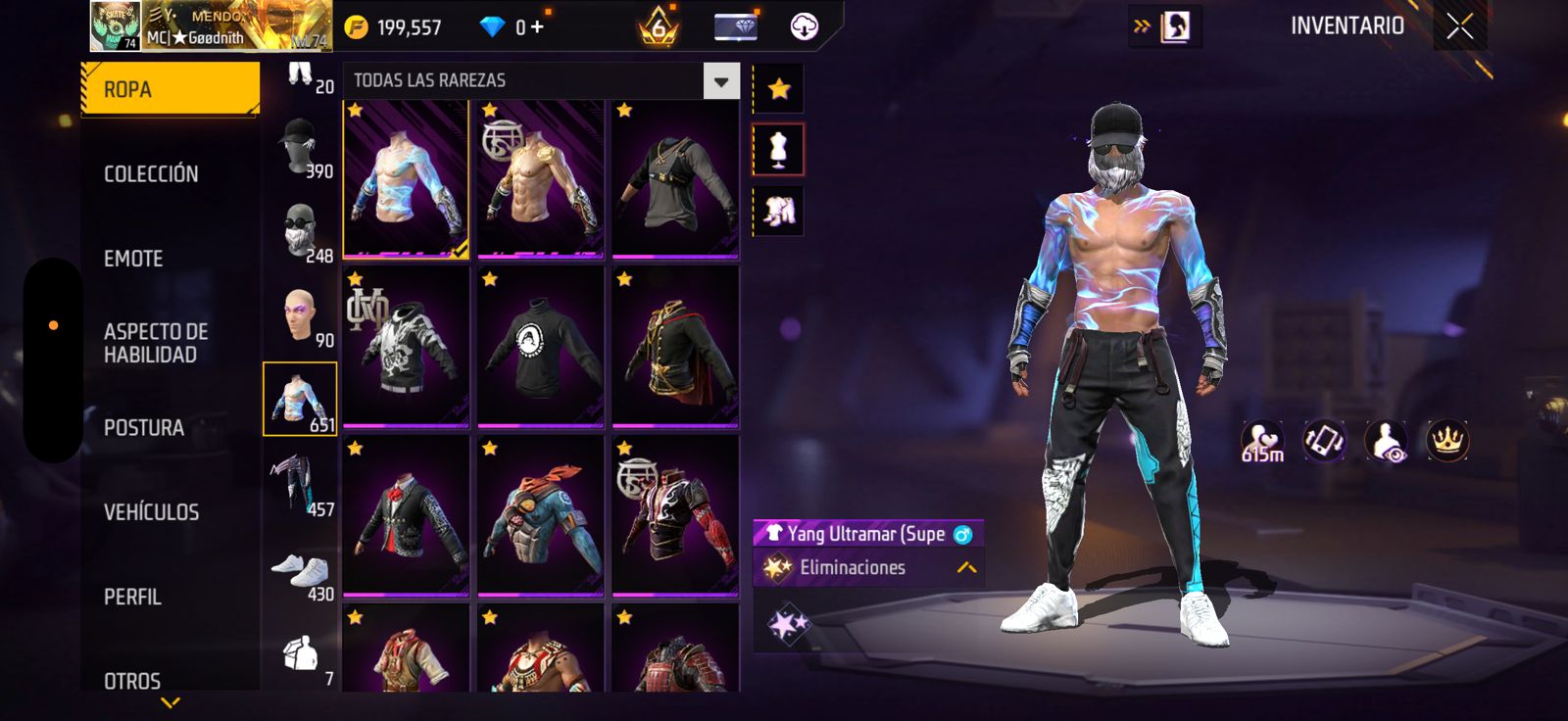Toggle the favorites star filter
This screenshot has width=1568, height=721.
pyautogui.click(x=778, y=89)
